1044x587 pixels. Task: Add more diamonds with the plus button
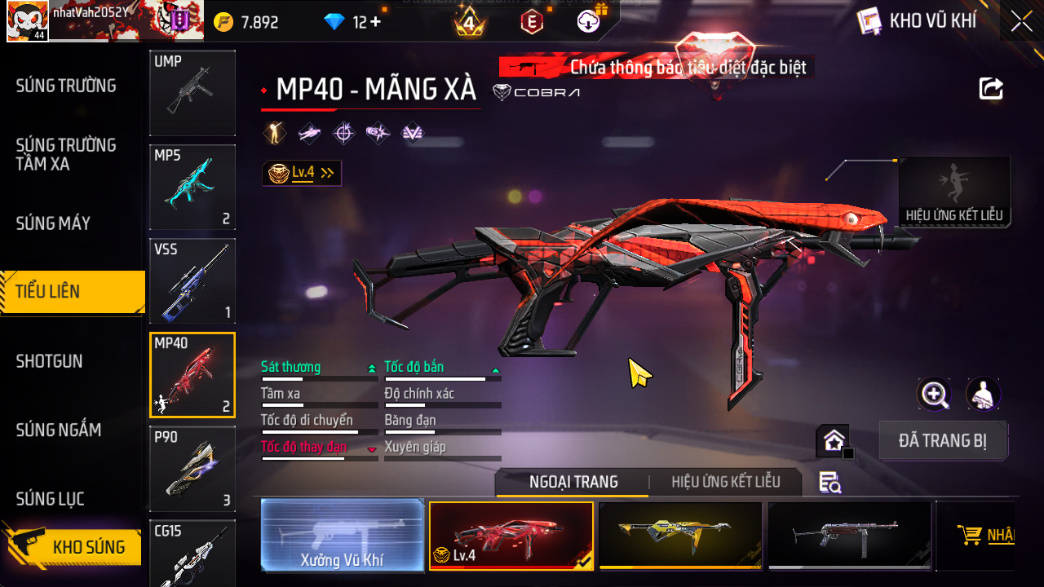[375, 22]
